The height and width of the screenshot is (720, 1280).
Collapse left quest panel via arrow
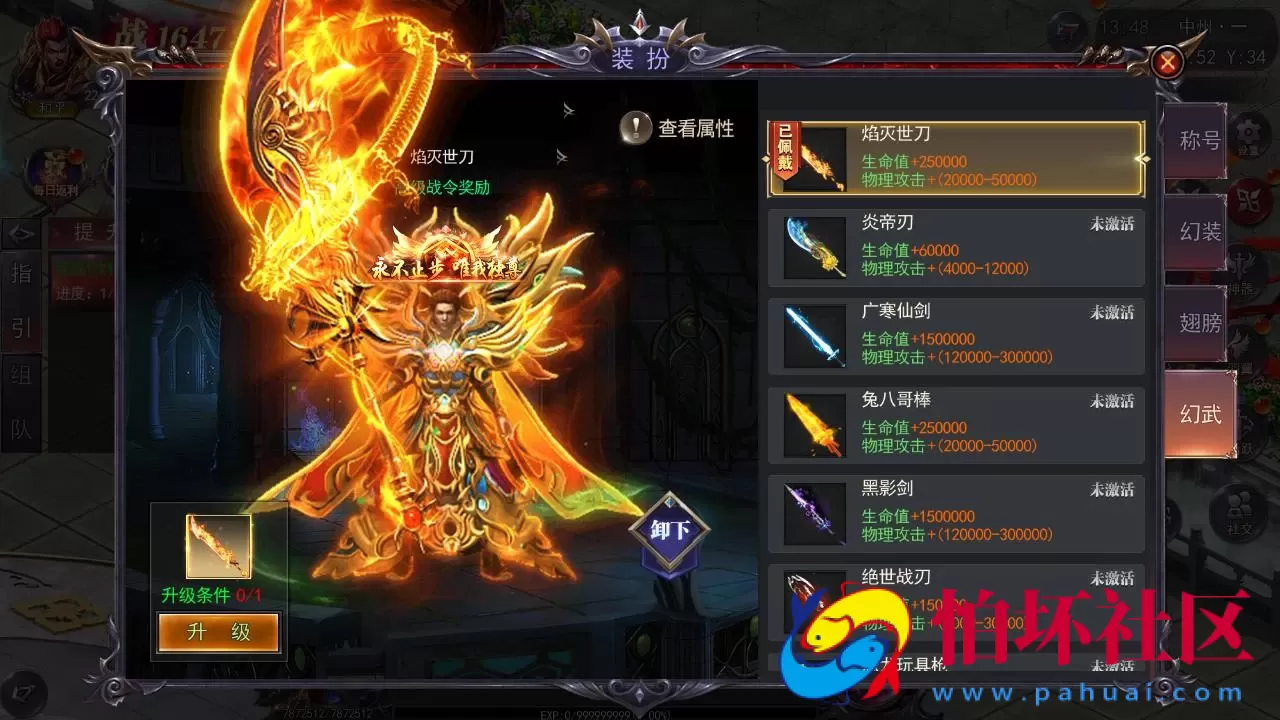(x=22, y=232)
